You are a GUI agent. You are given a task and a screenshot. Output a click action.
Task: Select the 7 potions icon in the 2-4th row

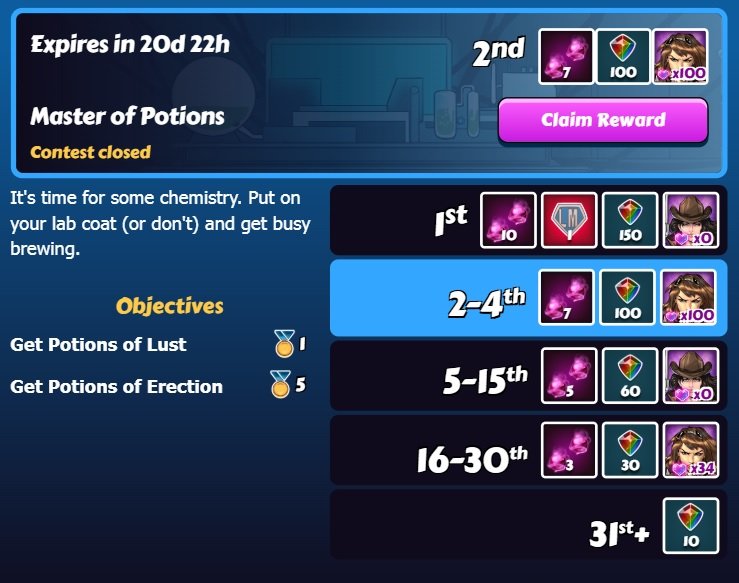pyautogui.click(x=568, y=297)
